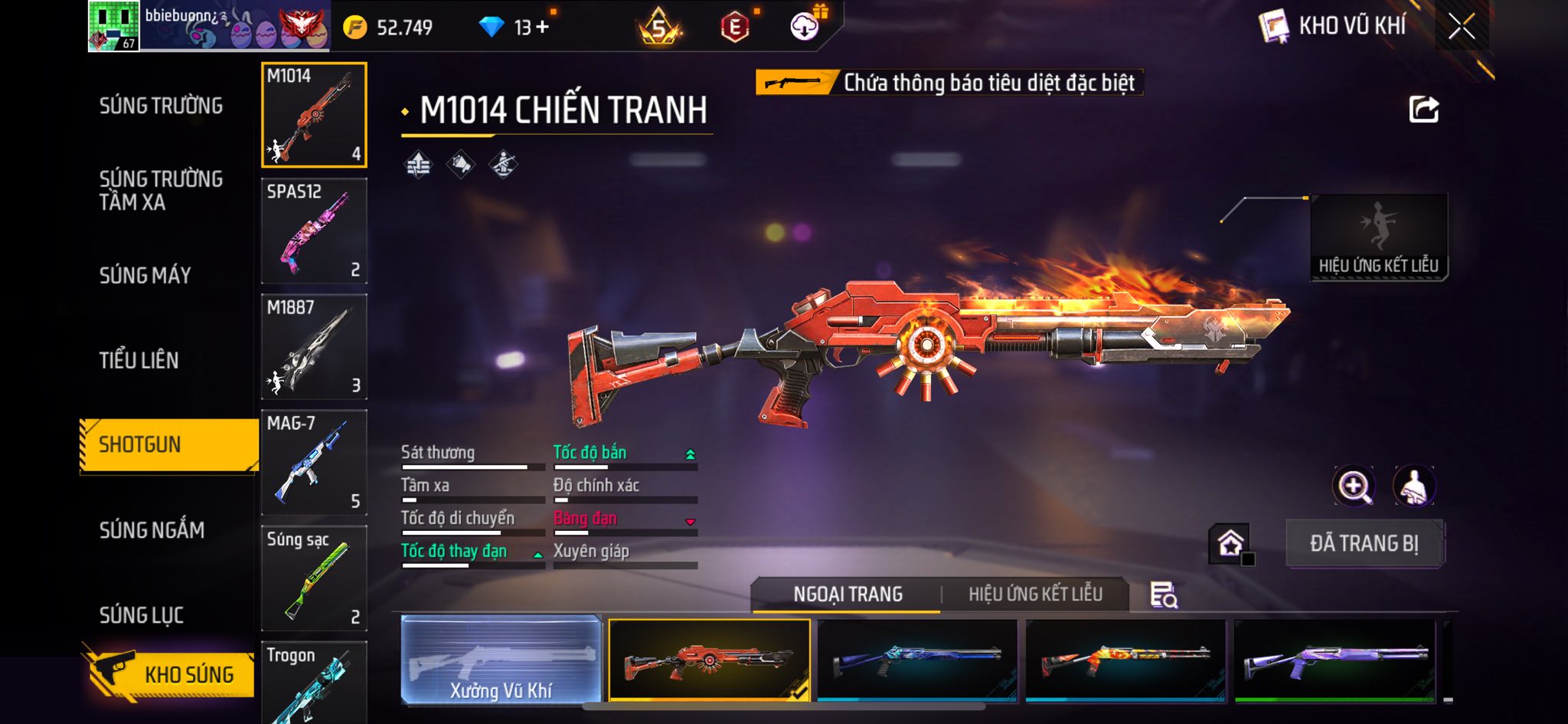
Task: Zoom in with the magnifier icon
Action: (1354, 486)
